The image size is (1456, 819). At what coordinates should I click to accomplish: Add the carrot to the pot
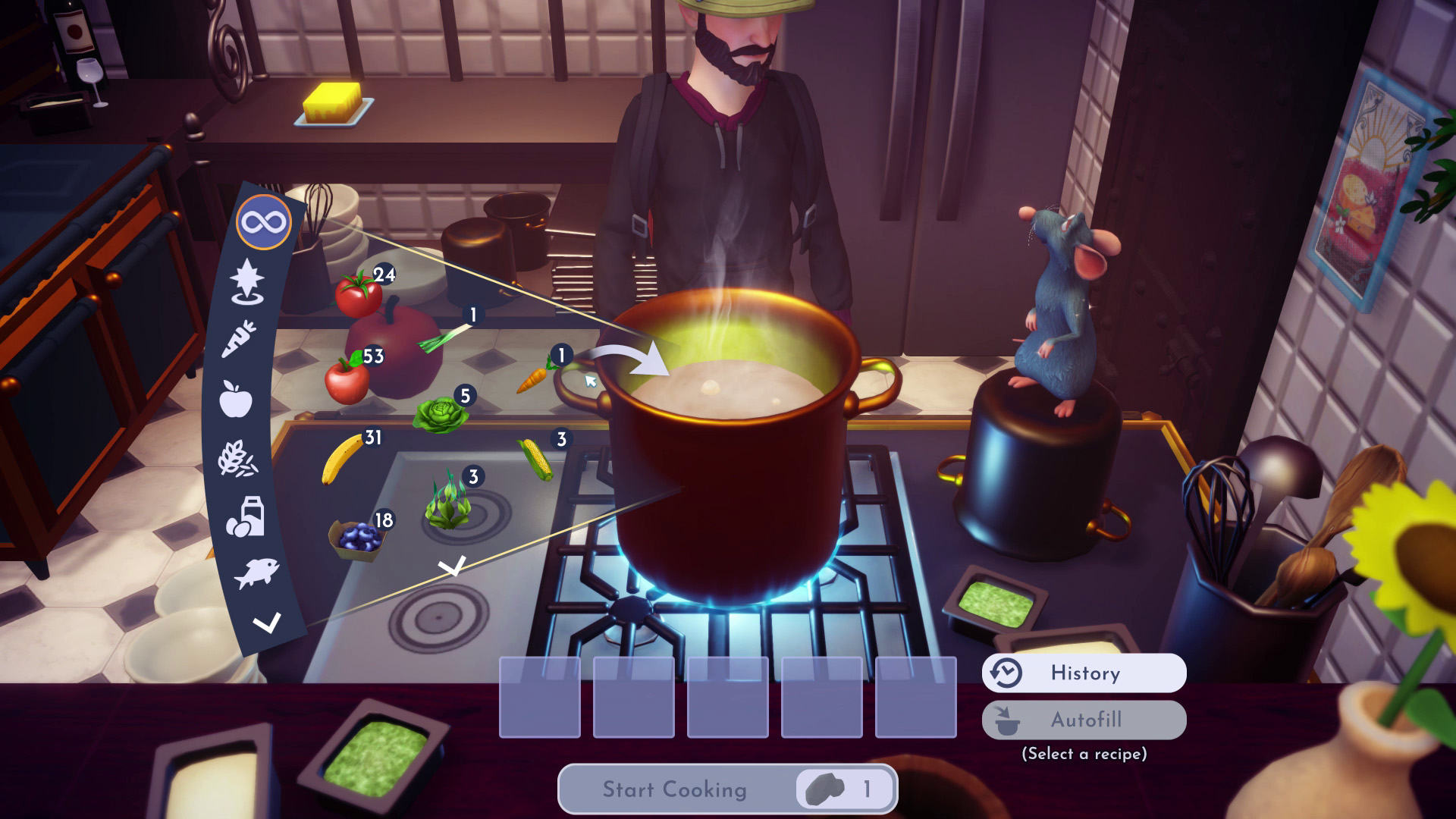(x=535, y=376)
